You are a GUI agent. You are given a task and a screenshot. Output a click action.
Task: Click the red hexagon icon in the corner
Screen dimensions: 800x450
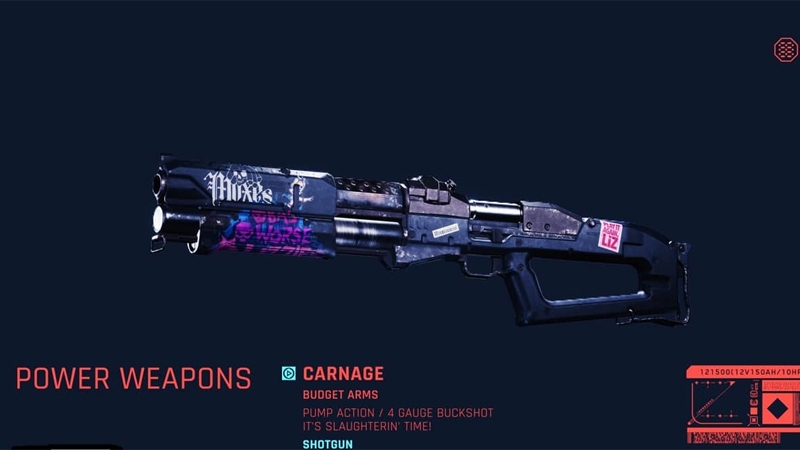785,49
